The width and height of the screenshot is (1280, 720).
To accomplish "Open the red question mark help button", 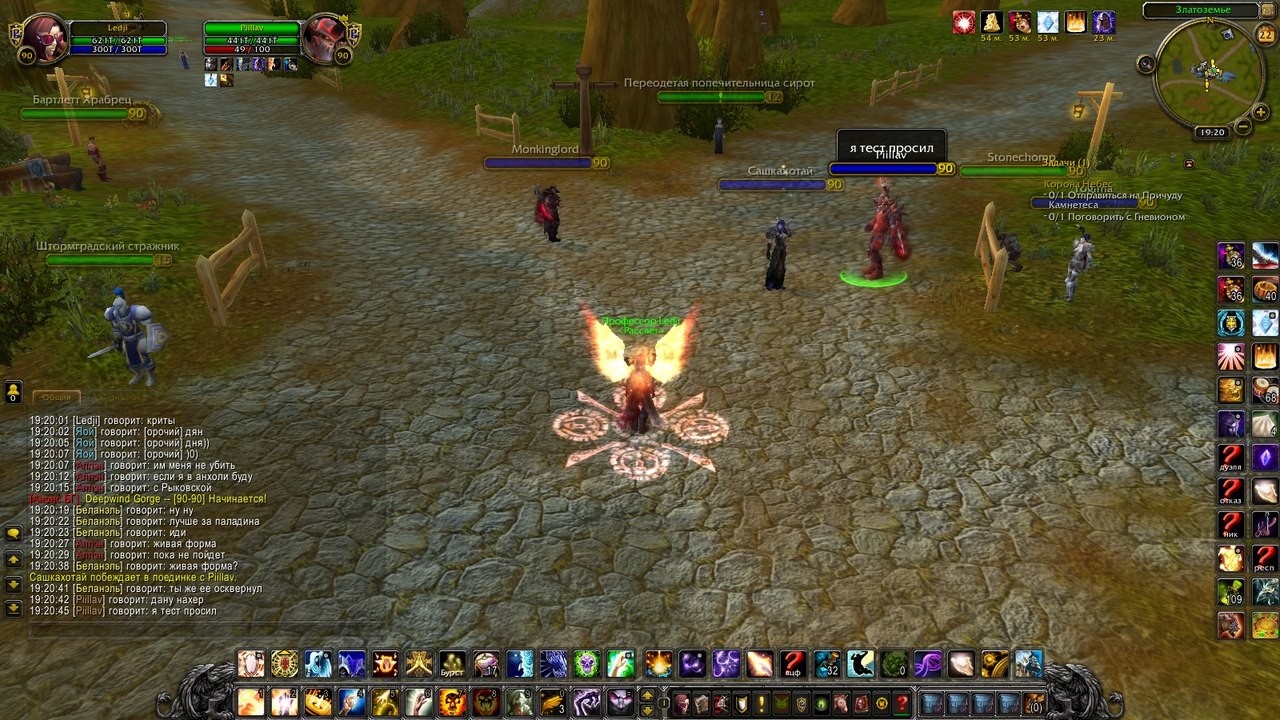I will coord(902,703).
